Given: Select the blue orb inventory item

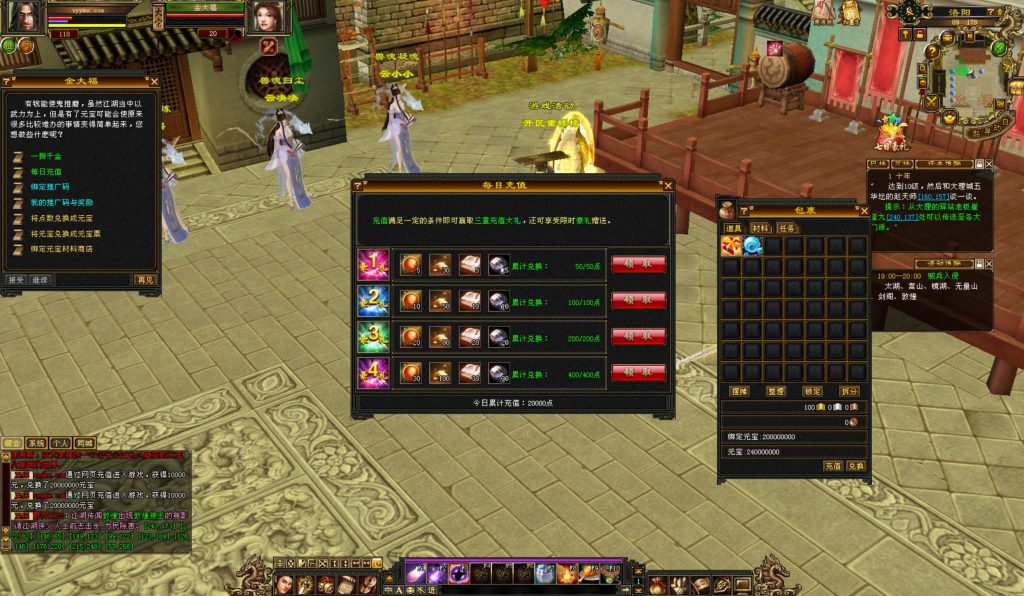Looking at the screenshot, I should tap(752, 245).
